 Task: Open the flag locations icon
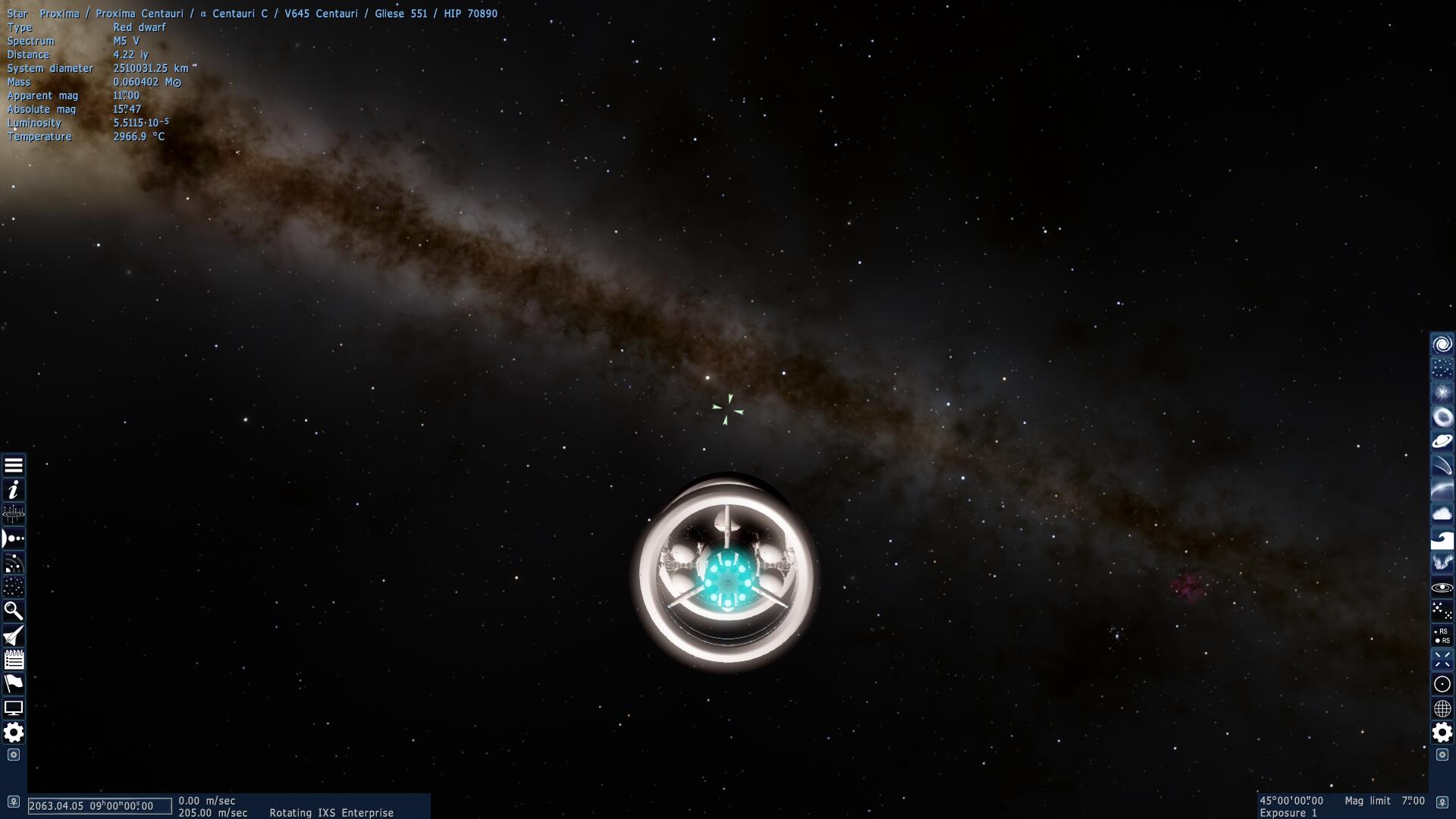click(x=14, y=684)
